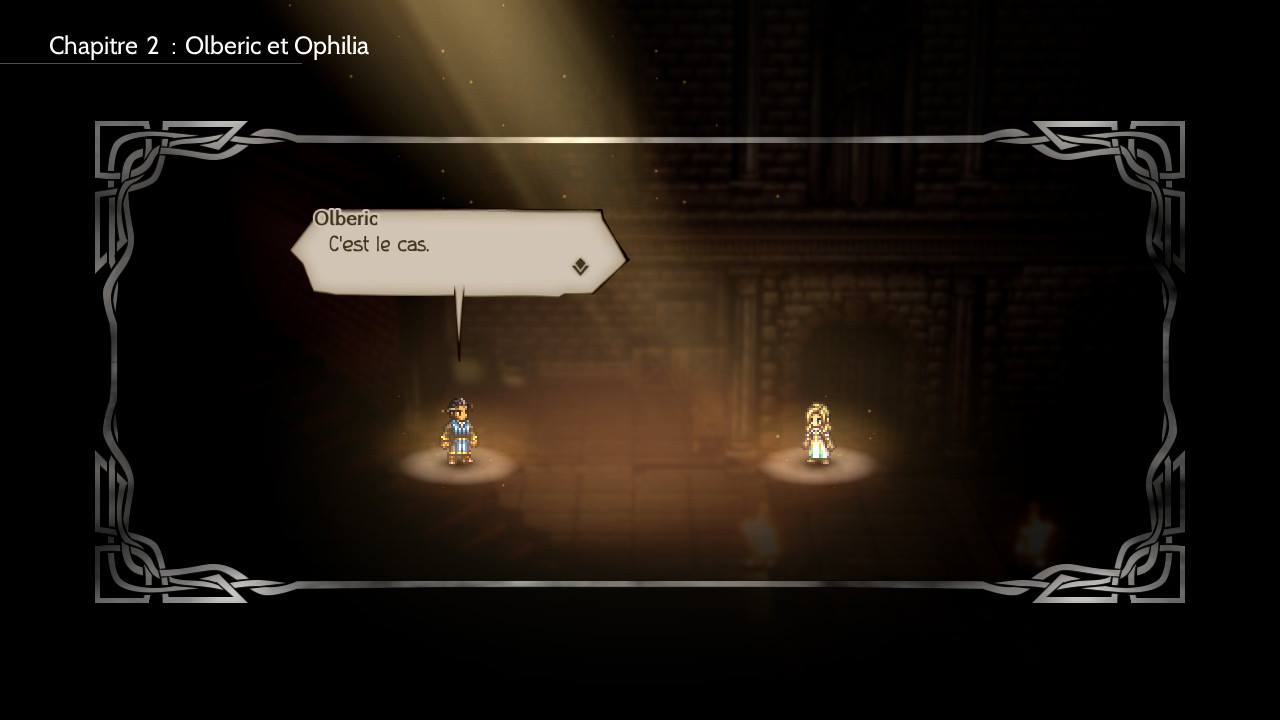Image resolution: width=1280 pixels, height=720 pixels.
Task: Click the underline beneath the chapter title
Action: [150, 63]
